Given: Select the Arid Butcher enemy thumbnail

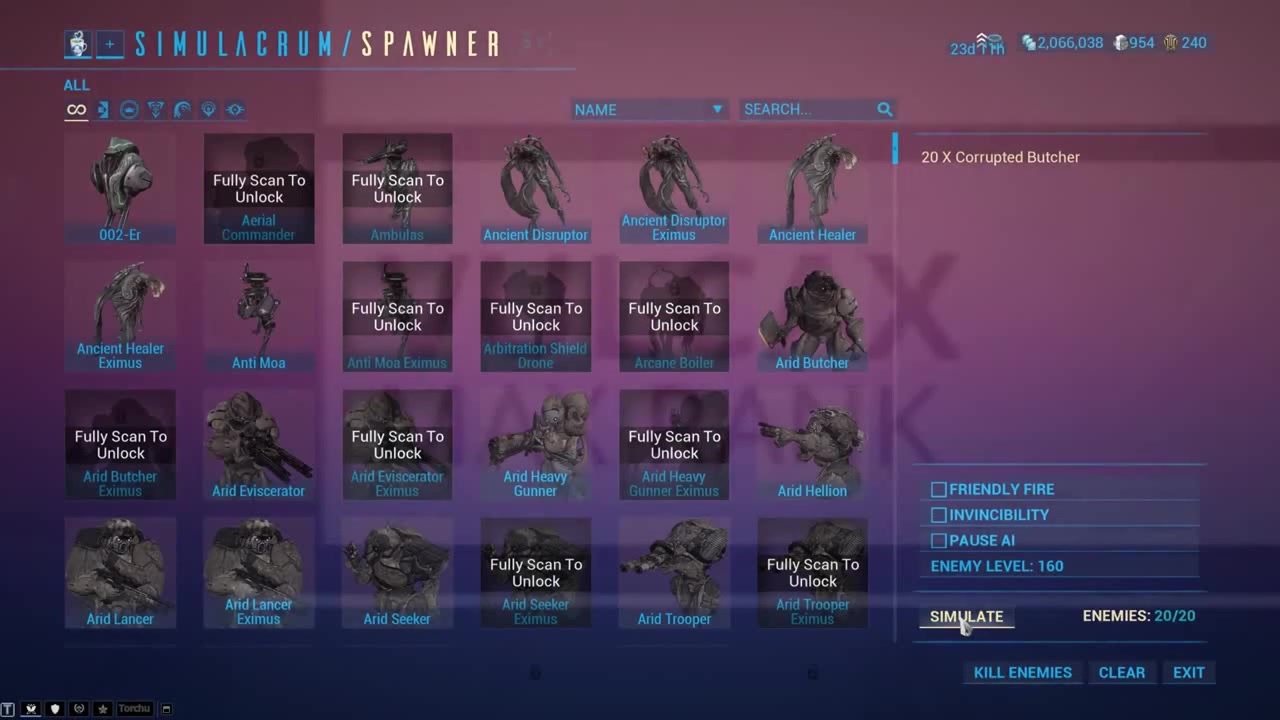Looking at the screenshot, I should tap(812, 315).
